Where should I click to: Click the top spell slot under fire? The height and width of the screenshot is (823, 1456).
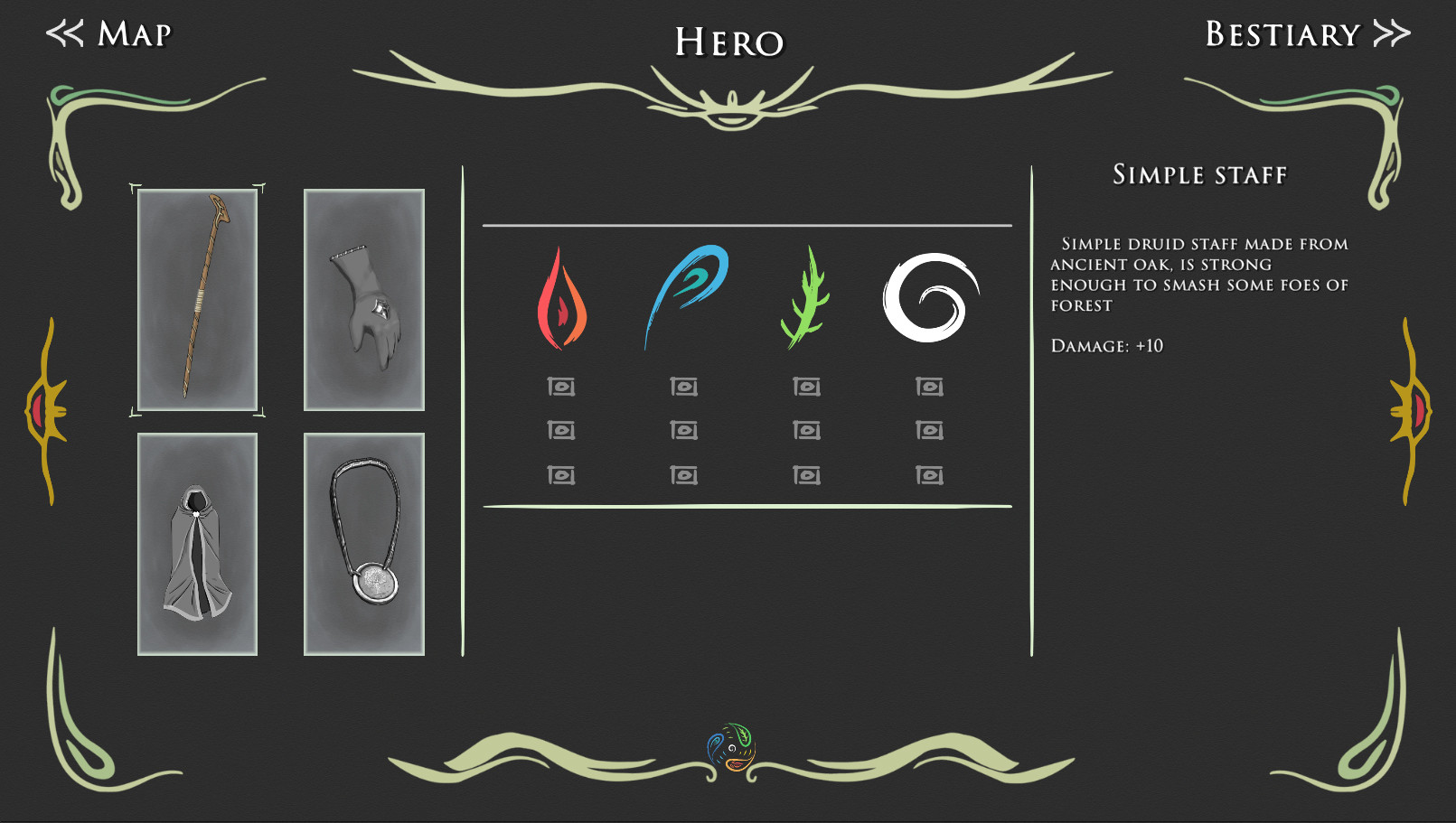click(x=560, y=386)
